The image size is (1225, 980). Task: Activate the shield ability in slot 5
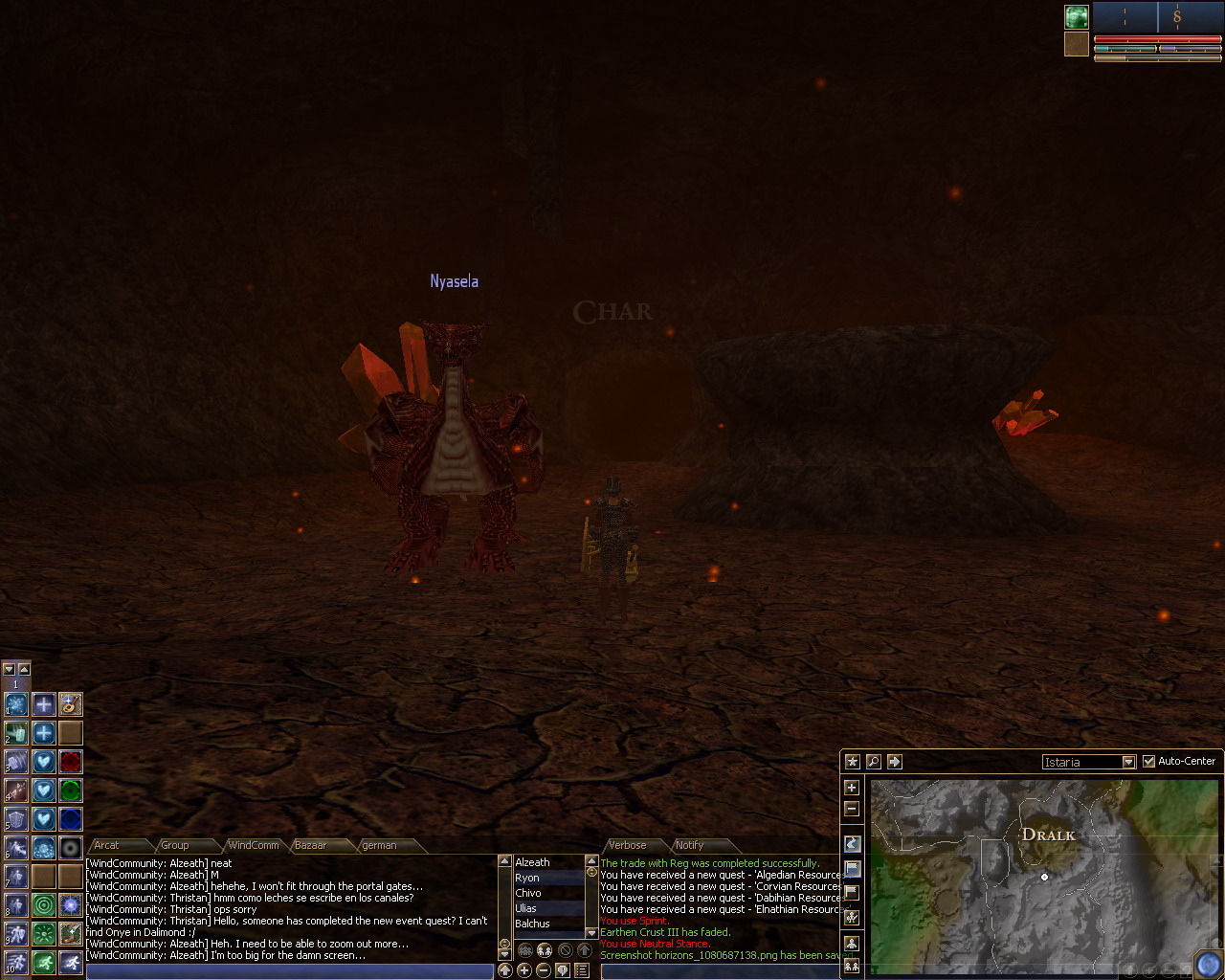coord(17,820)
